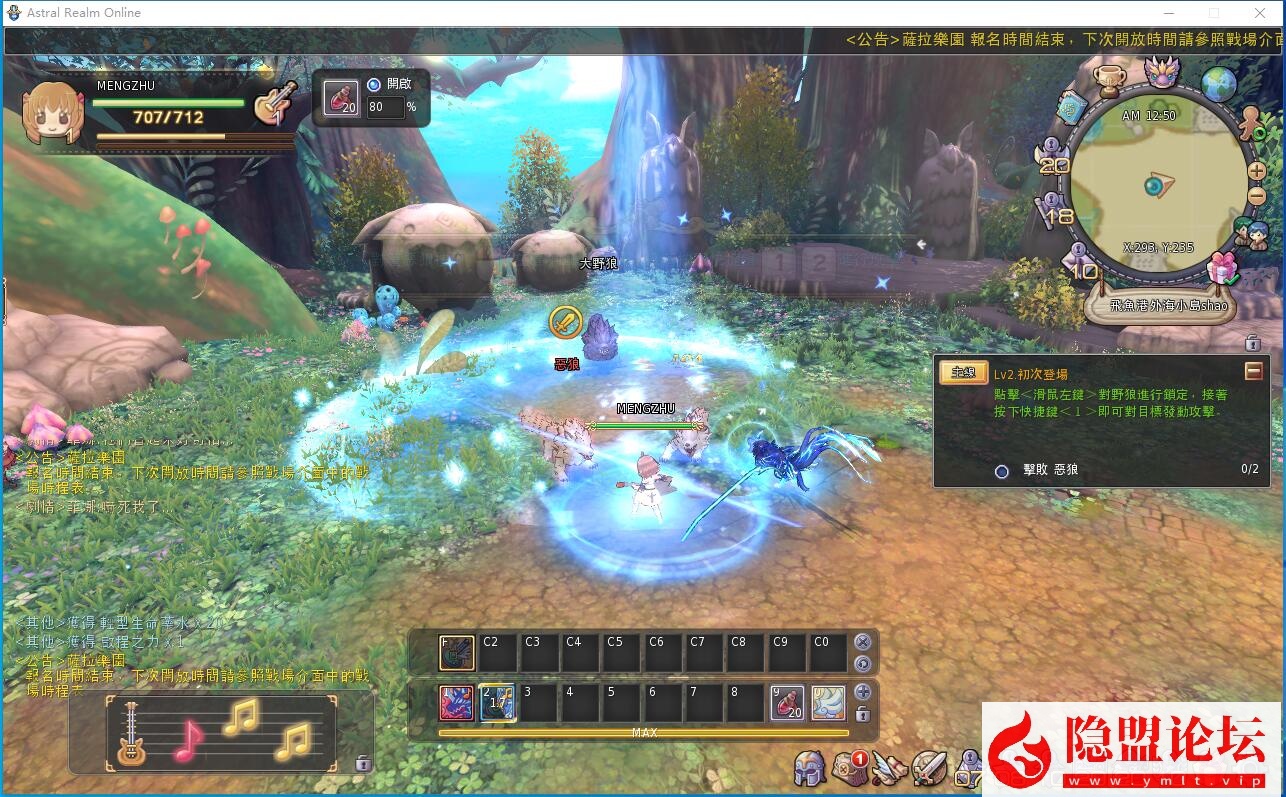The width and height of the screenshot is (1286, 797).
Task: Use the red potion in hotbar slot 9
Action: tap(787, 702)
